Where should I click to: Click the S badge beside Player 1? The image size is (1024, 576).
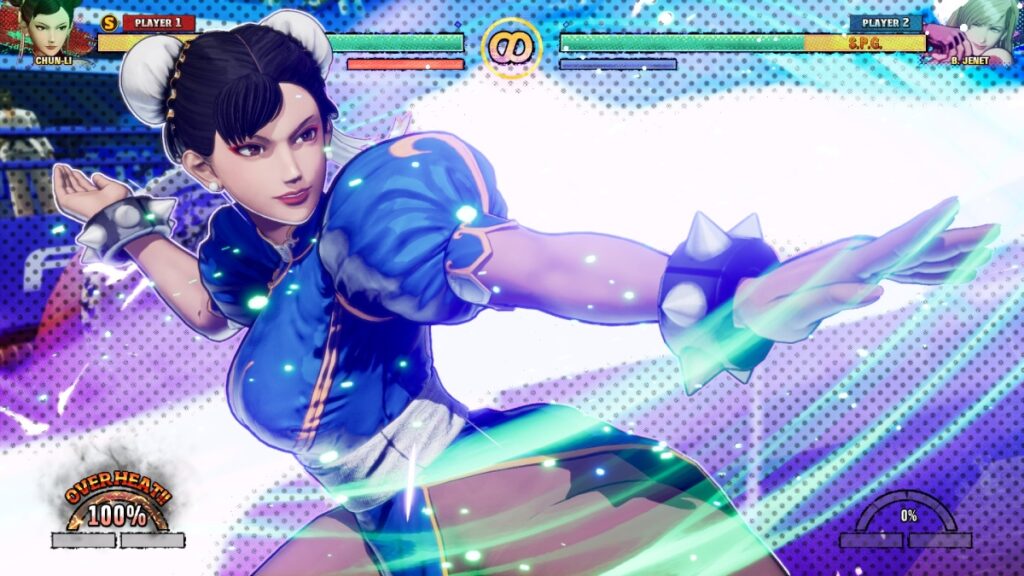pos(110,22)
